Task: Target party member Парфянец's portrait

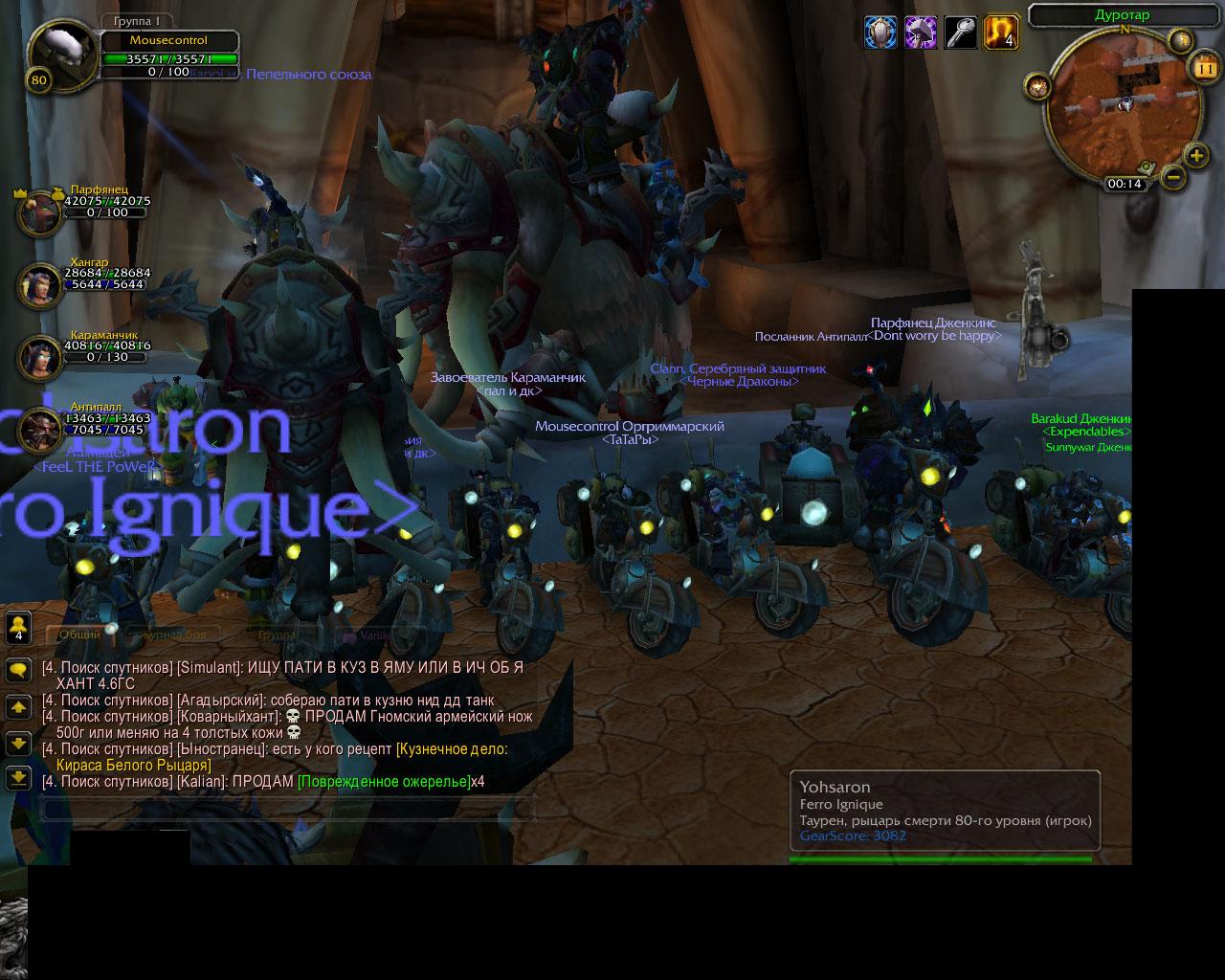Action: pyautogui.click(x=40, y=214)
